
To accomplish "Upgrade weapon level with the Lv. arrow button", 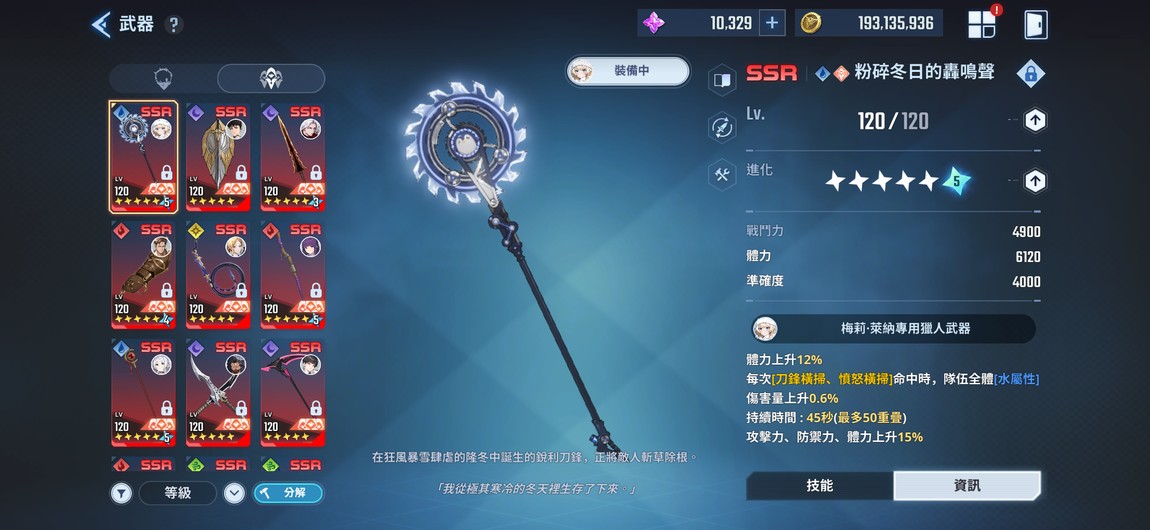I will pos(1035,121).
